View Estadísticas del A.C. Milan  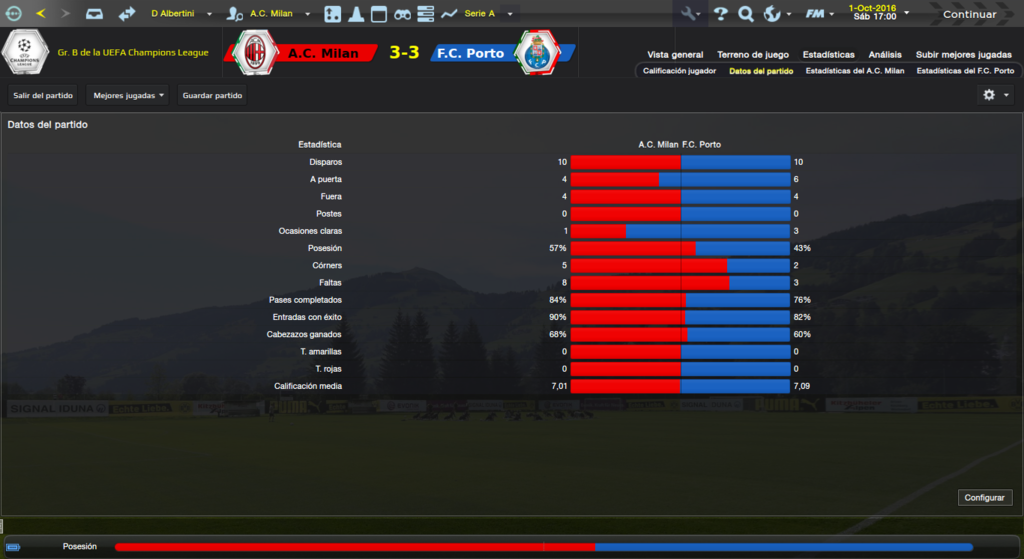click(x=854, y=72)
